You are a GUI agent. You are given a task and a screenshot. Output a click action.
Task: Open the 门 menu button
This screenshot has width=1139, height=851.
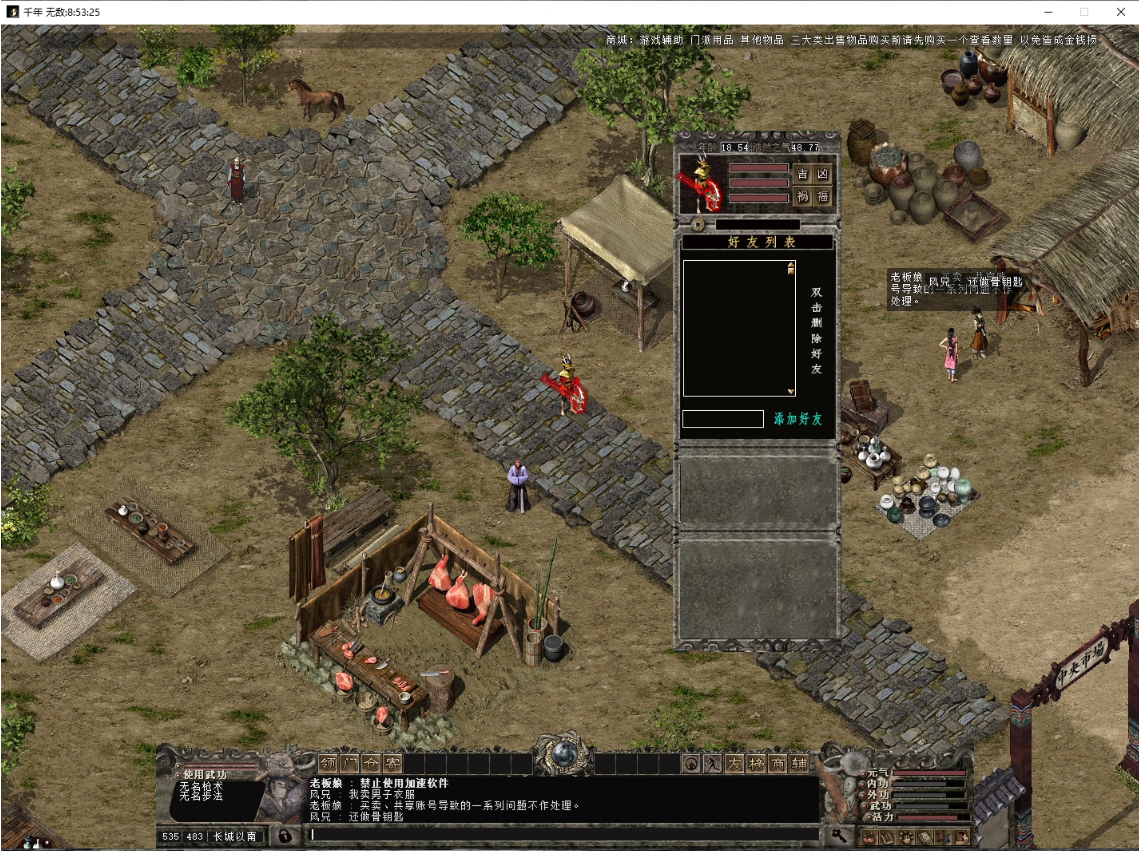[348, 763]
